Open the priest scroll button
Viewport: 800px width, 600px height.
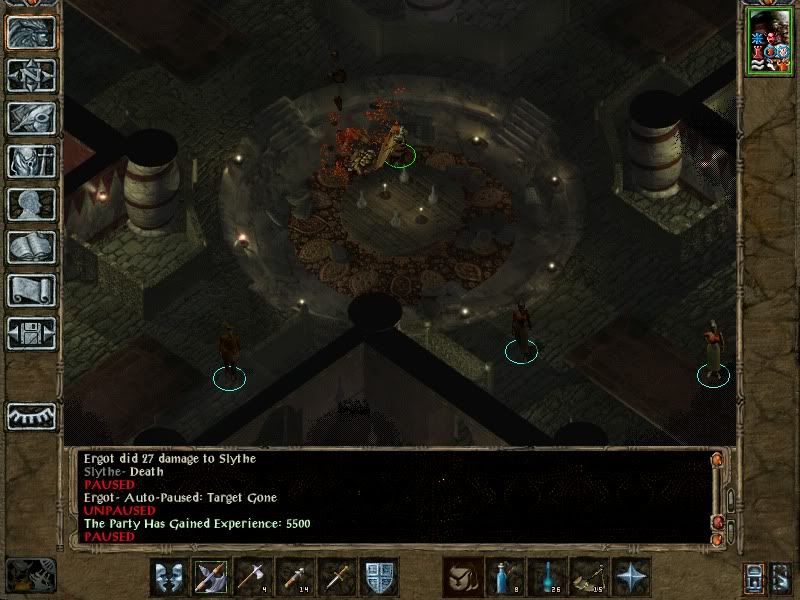tap(31, 290)
